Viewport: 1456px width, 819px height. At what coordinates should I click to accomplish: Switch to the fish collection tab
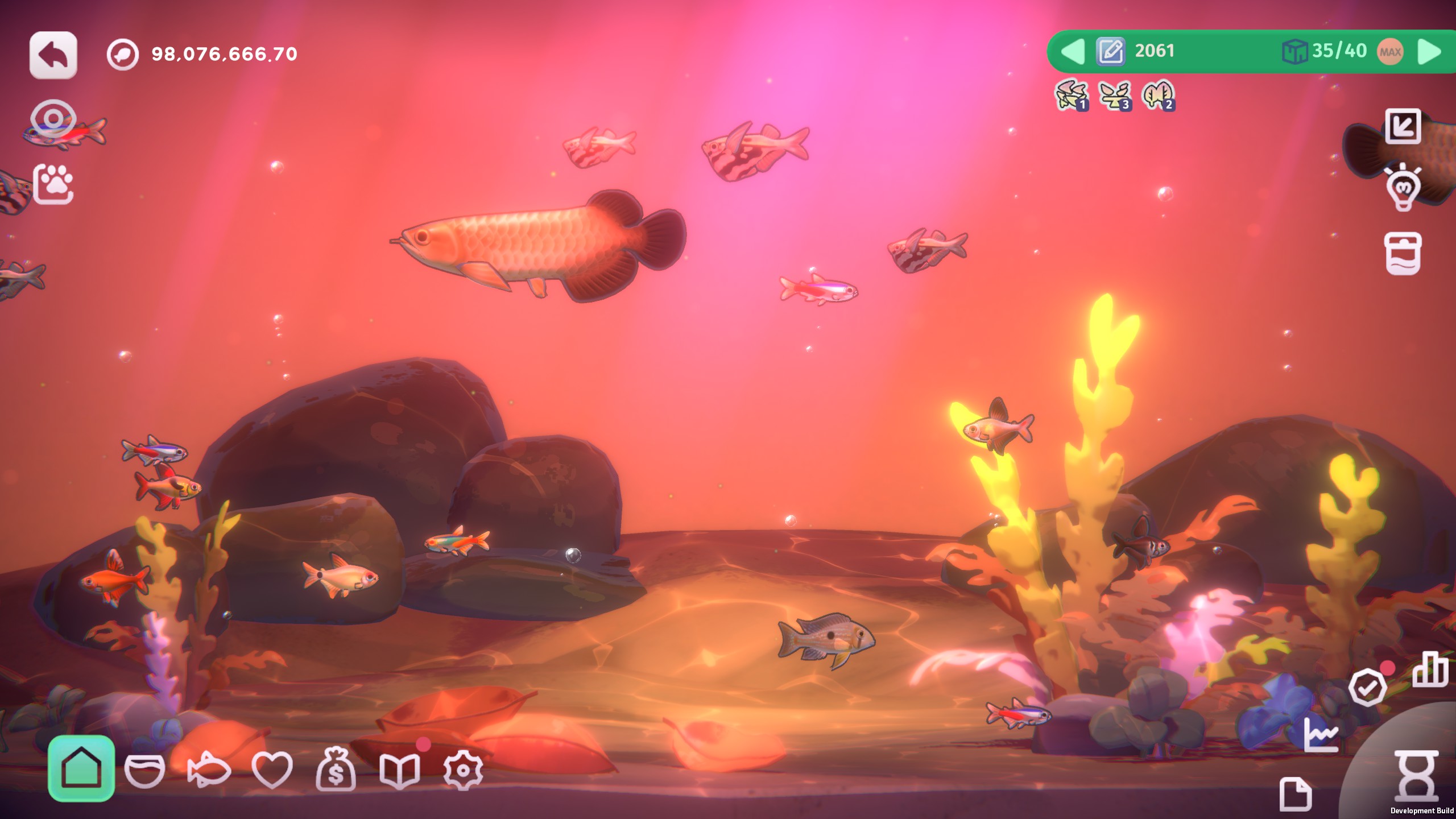208,771
